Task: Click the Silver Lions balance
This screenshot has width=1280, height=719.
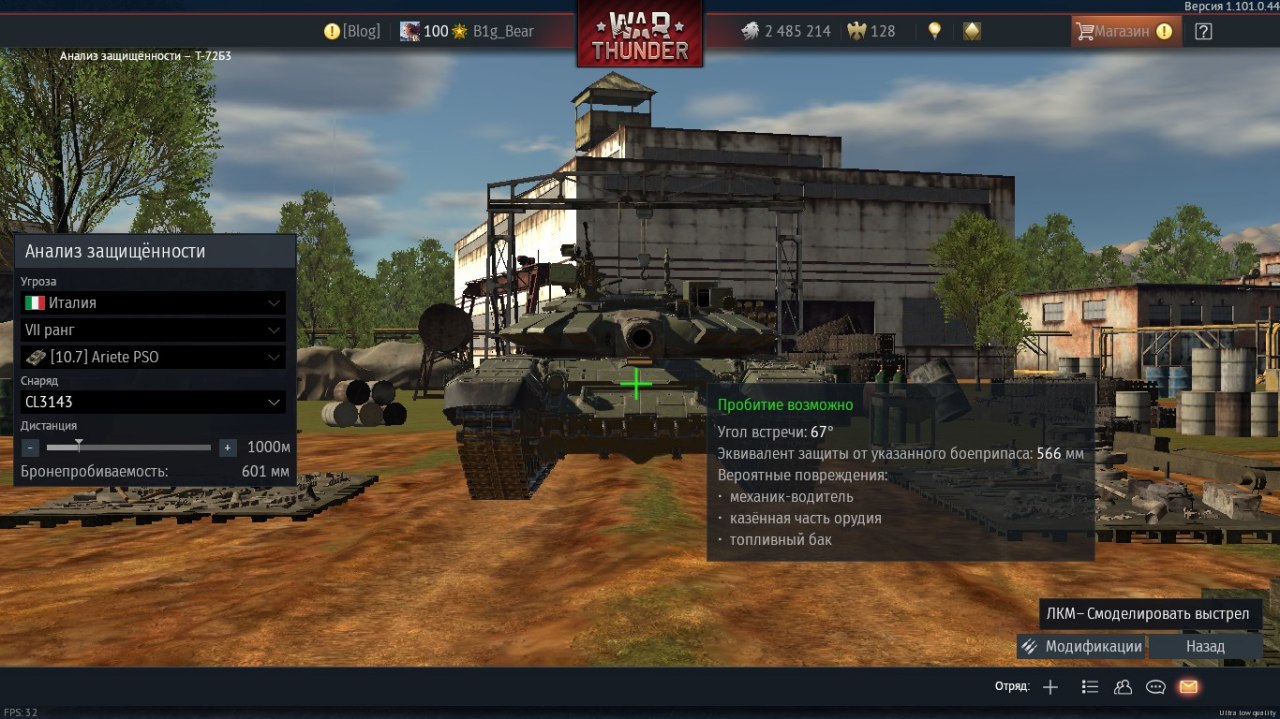Action: click(x=786, y=31)
